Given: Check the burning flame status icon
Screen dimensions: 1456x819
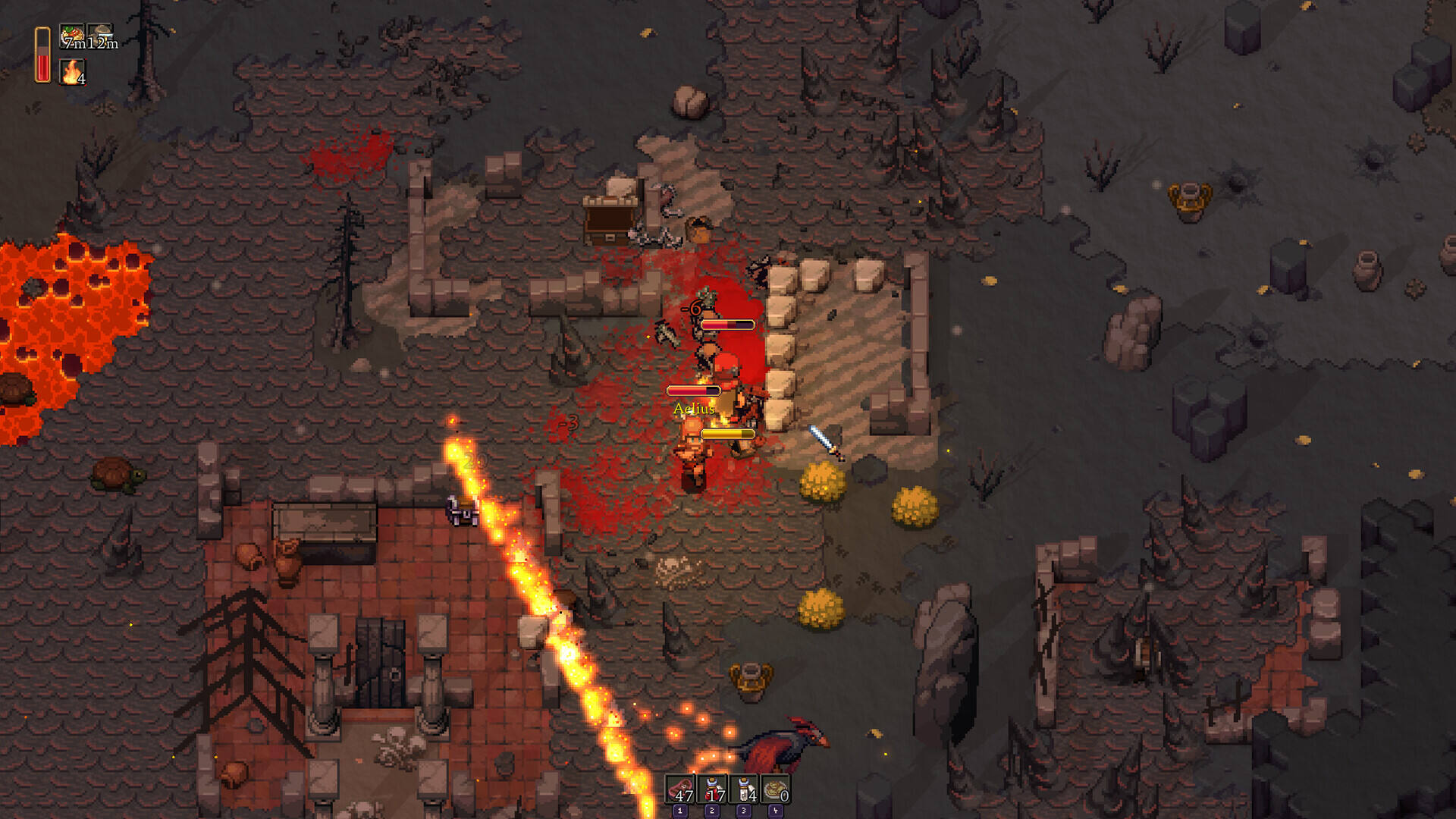Looking at the screenshot, I should click(x=72, y=72).
